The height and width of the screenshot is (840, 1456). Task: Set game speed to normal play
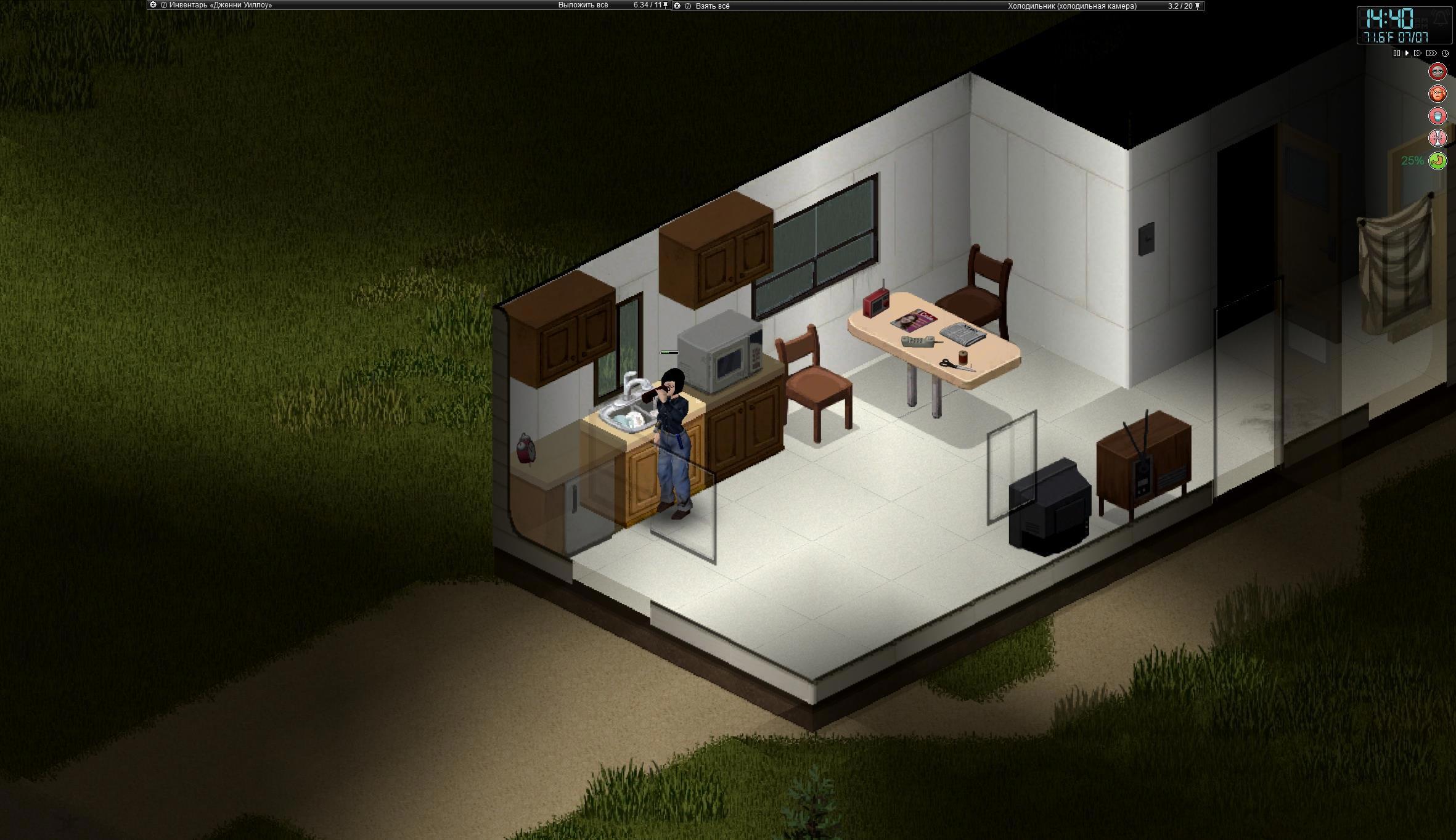click(x=1407, y=54)
